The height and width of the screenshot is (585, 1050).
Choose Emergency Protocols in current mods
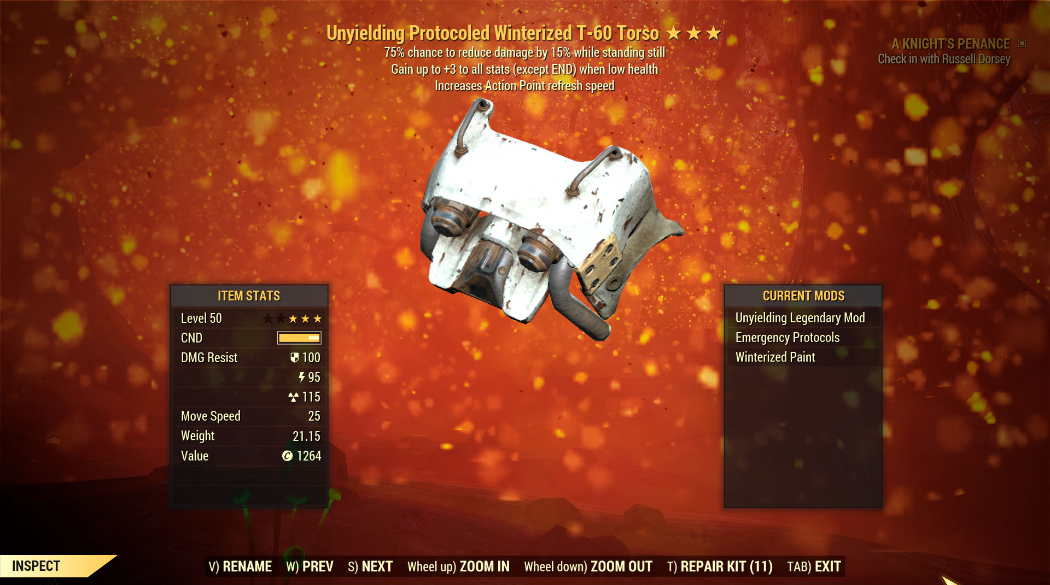[787, 337]
